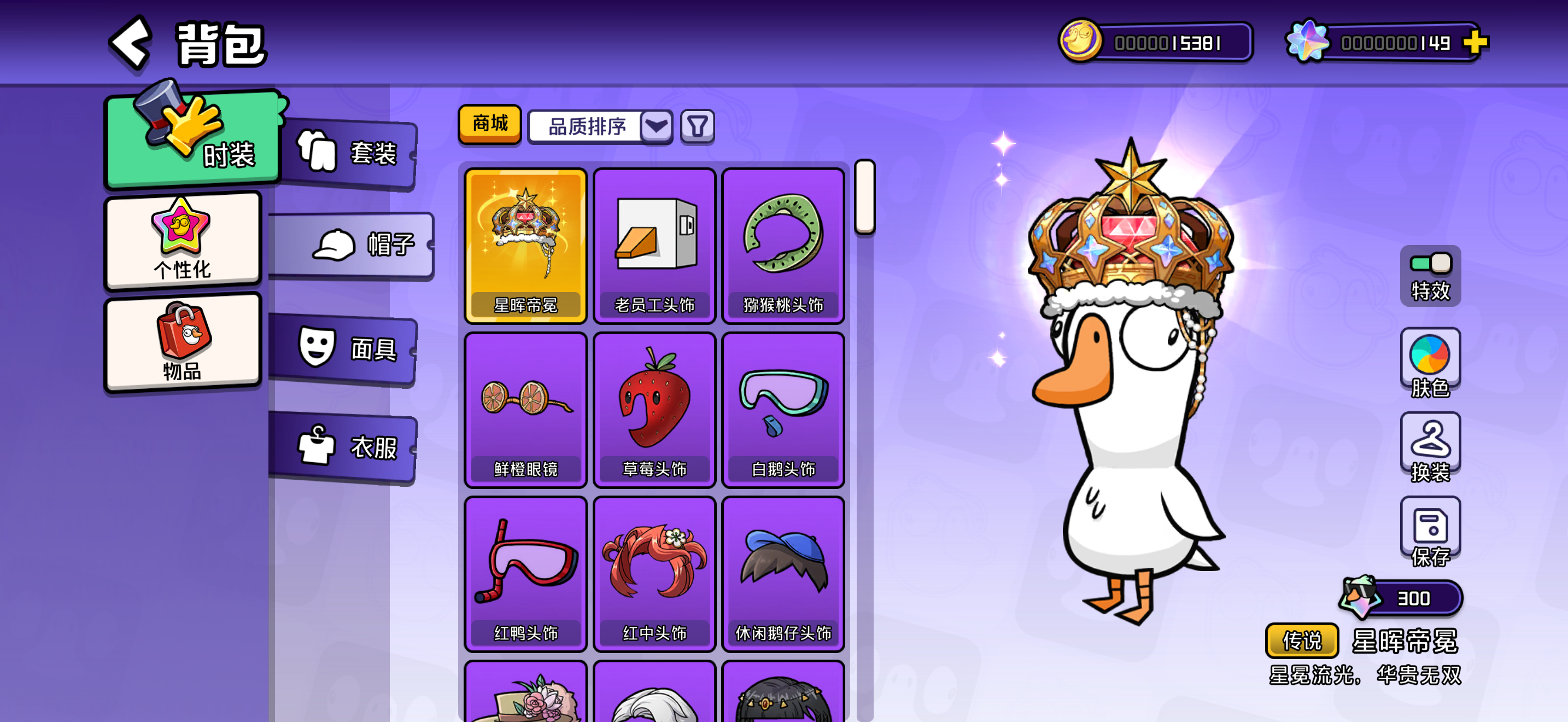This screenshot has height=722, width=1568.
Task: Choose the 鲜橙眼镜 orange glasses
Action: pyautogui.click(x=525, y=409)
